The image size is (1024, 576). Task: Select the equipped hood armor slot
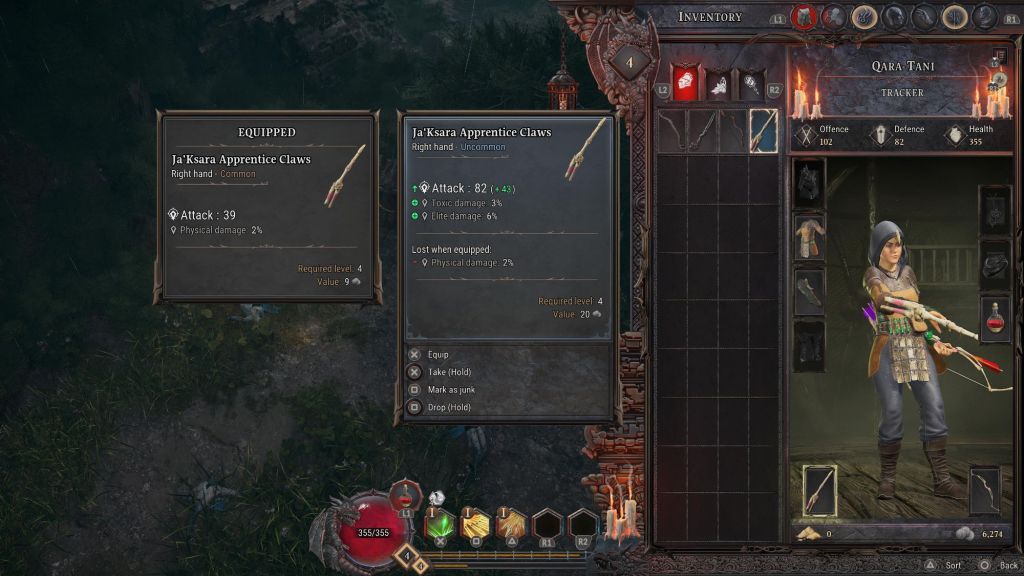pos(809,183)
